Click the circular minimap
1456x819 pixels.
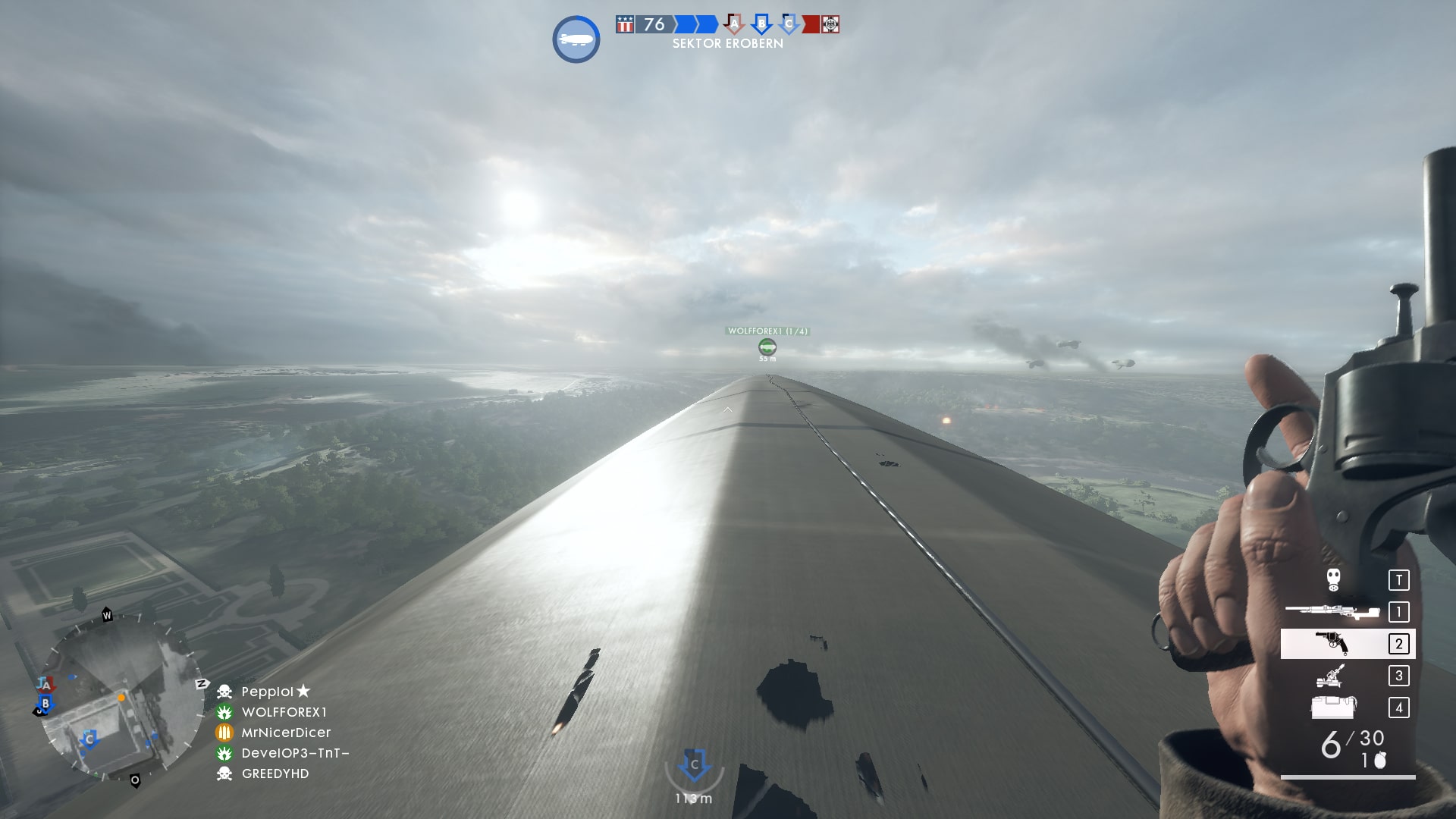[120, 698]
